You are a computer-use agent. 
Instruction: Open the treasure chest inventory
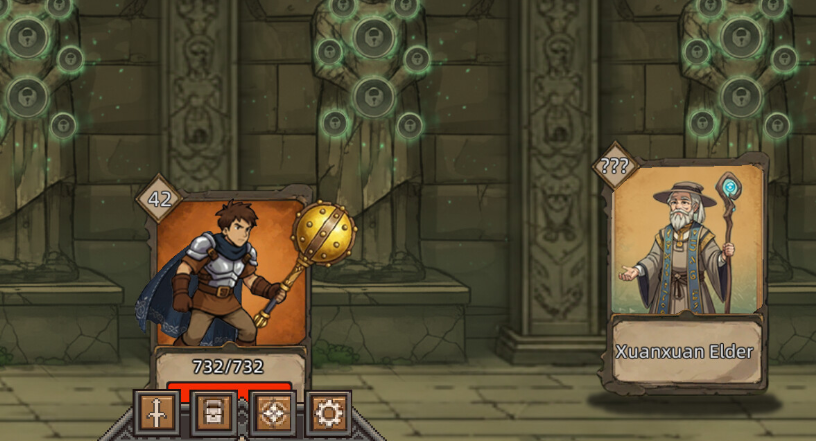point(214,412)
